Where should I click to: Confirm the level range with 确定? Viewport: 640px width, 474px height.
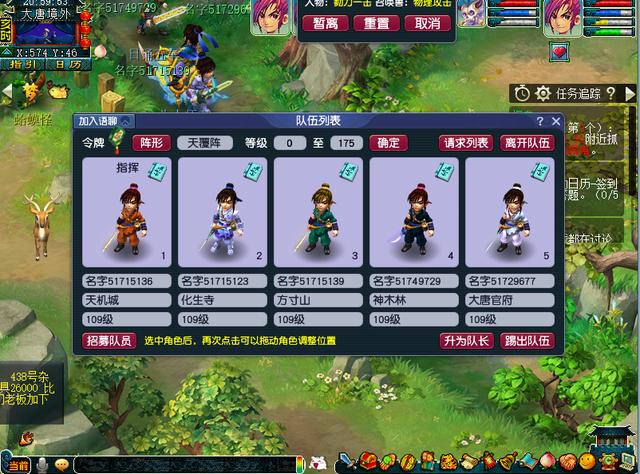coord(388,143)
